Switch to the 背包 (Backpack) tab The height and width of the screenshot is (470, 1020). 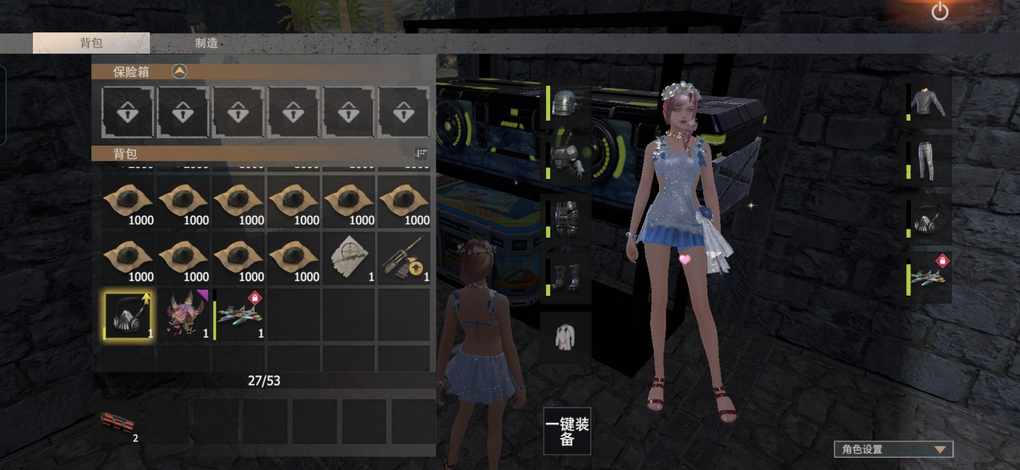coord(91,43)
